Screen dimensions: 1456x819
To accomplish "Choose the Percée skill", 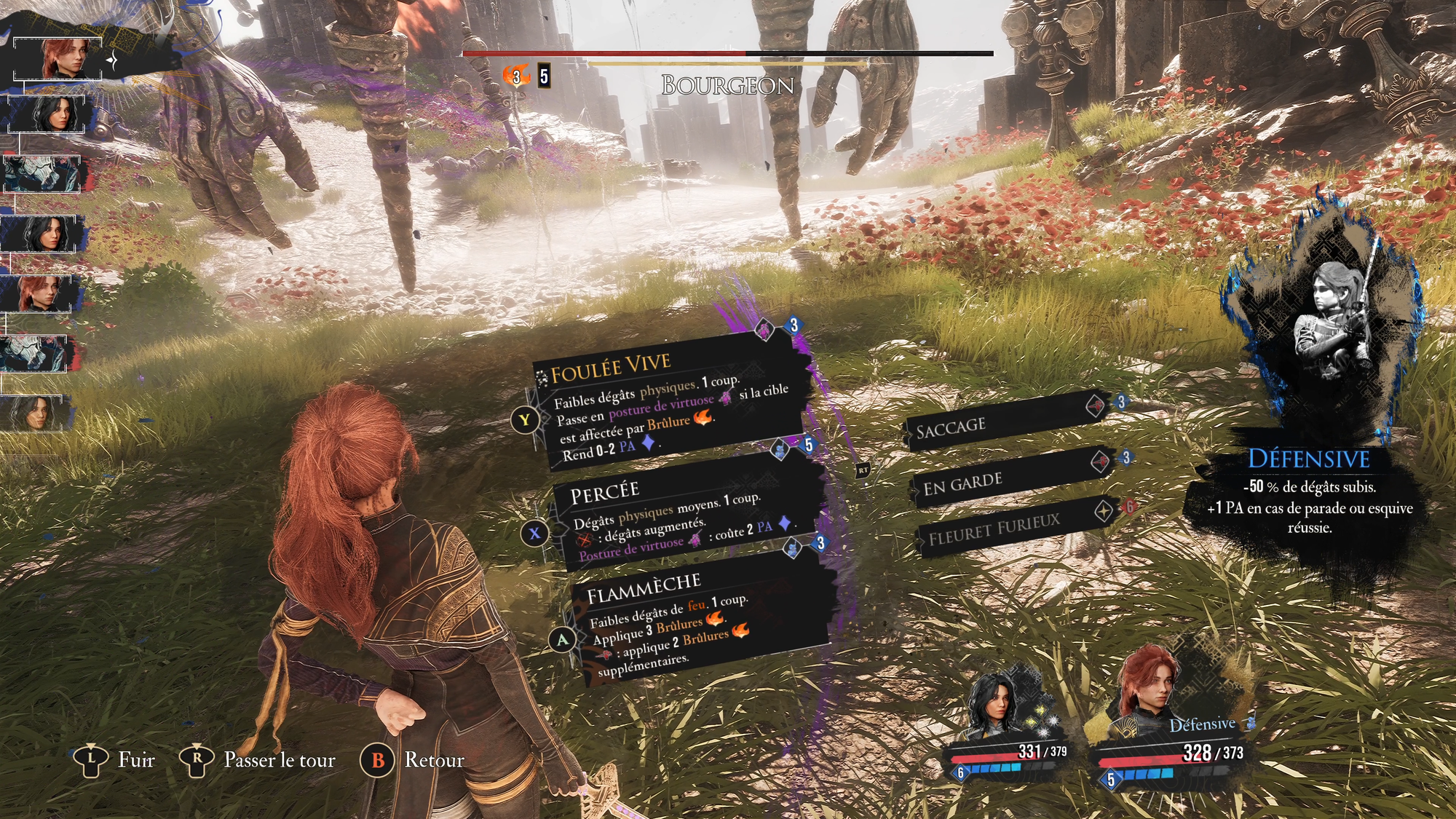I will (x=684, y=517).
